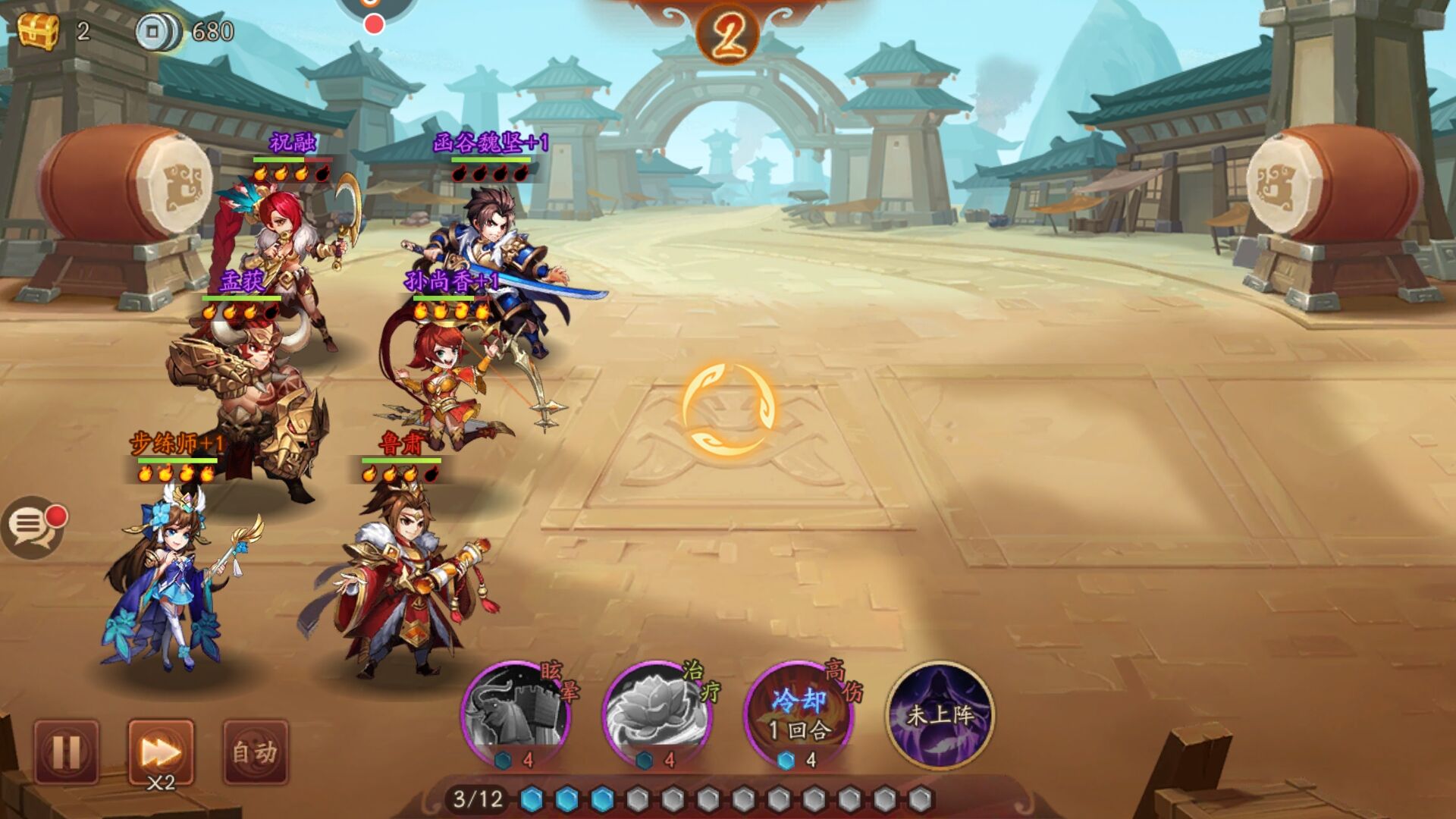Tap the 未上阵 undeployed skill slot
This screenshot has width=1456, height=819.
[x=940, y=714]
